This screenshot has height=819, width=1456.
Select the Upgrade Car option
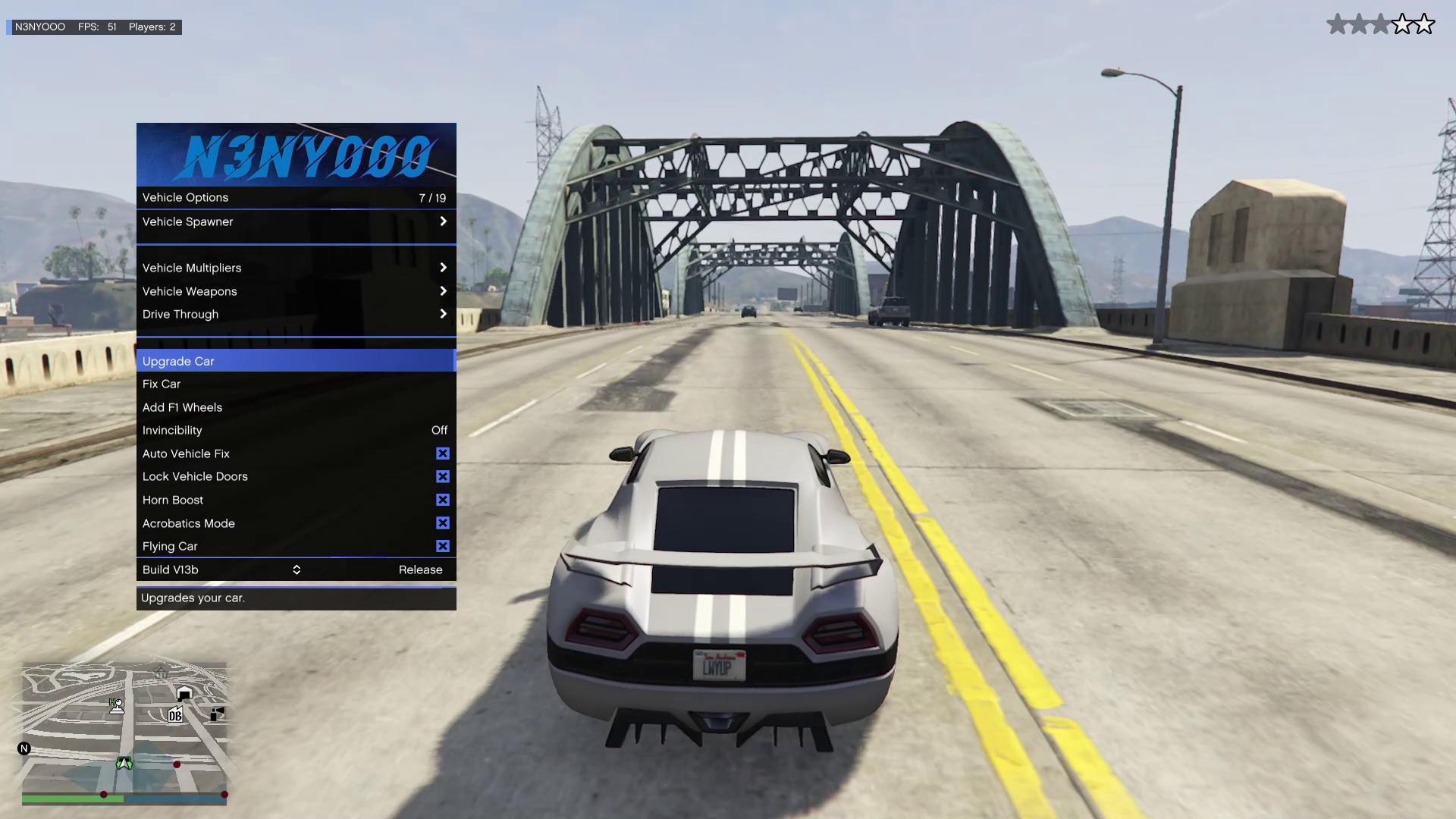coord(296,361)
